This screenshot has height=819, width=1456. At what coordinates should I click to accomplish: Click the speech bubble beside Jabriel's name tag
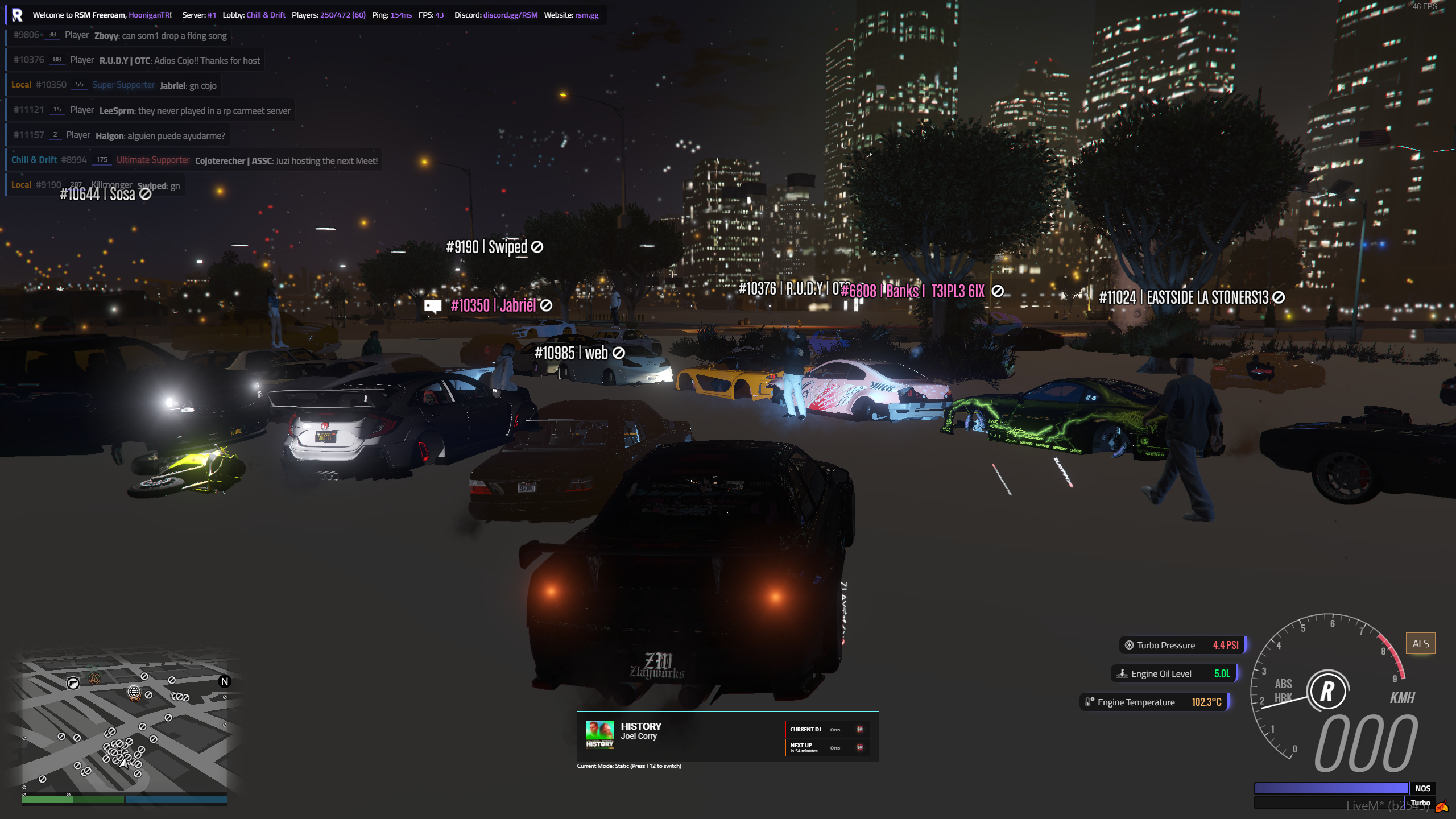click(433, 305)
